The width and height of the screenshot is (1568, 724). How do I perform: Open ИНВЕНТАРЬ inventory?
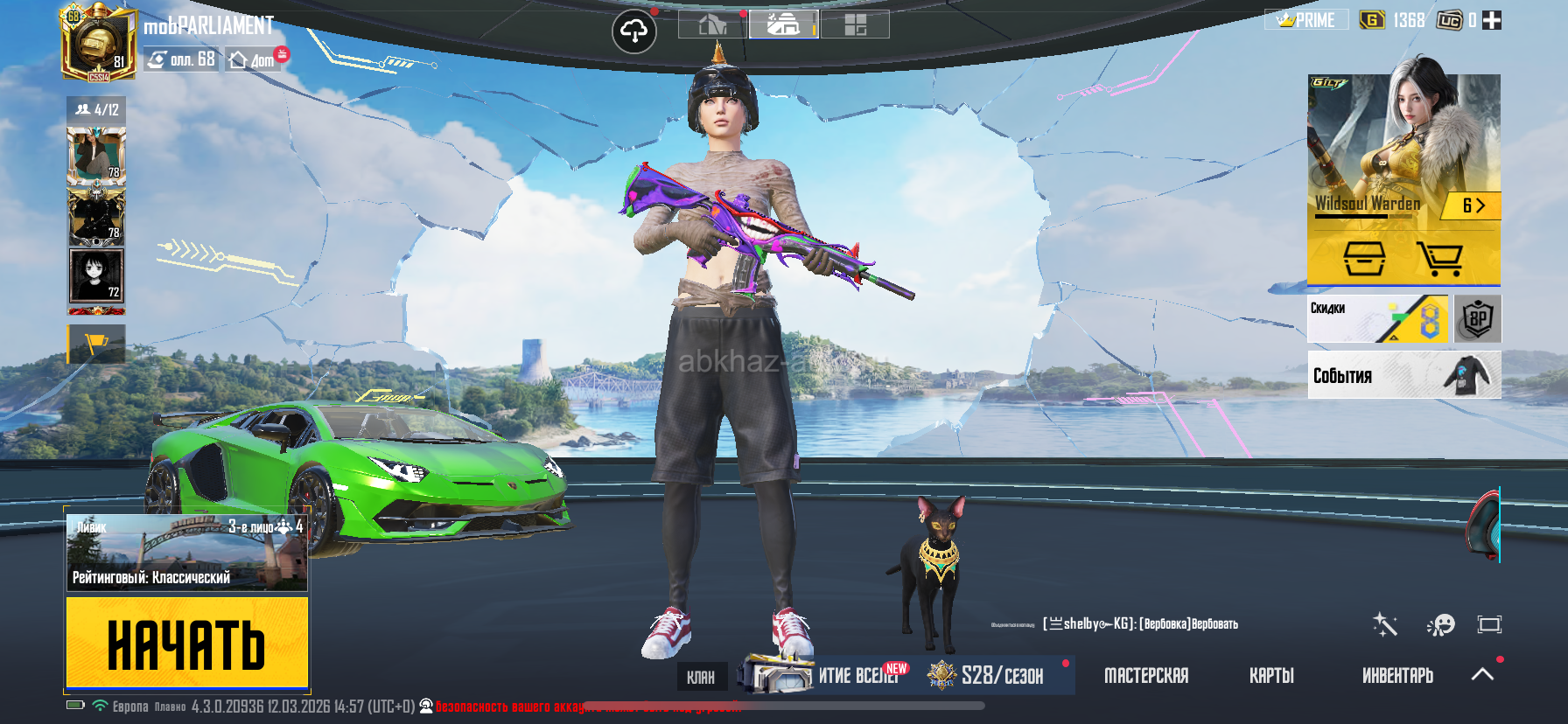[1397, 676]
